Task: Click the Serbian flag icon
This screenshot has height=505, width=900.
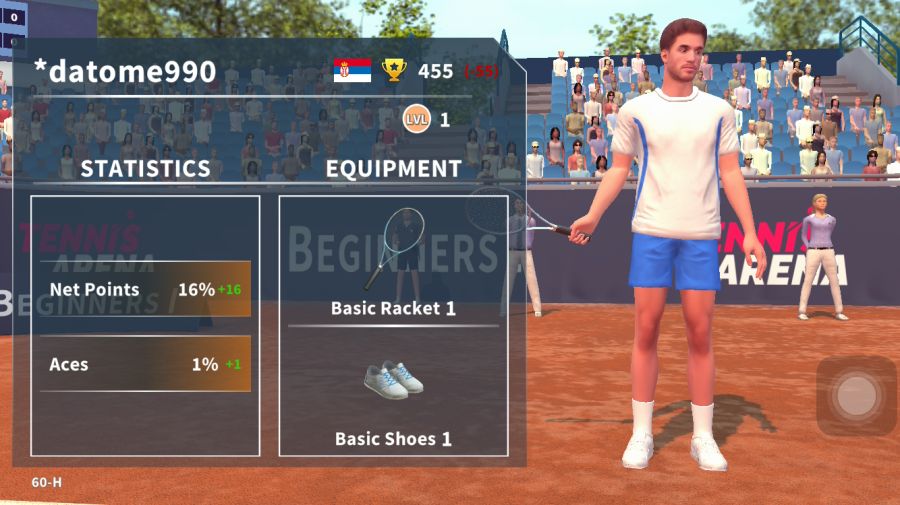Action: pyautogui.click(x=352, y=70)
